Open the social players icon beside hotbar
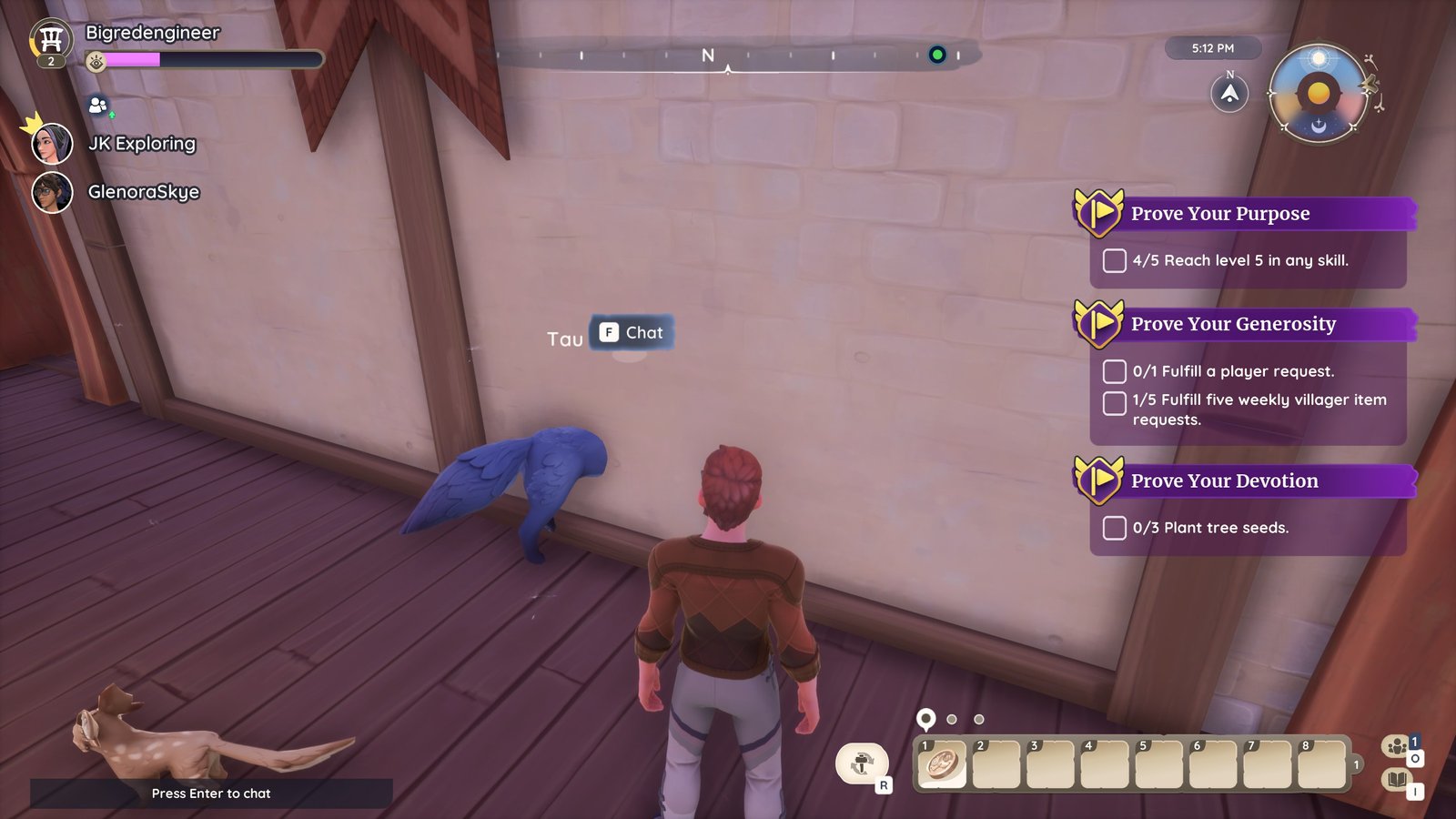 (x=1396, y=747)
